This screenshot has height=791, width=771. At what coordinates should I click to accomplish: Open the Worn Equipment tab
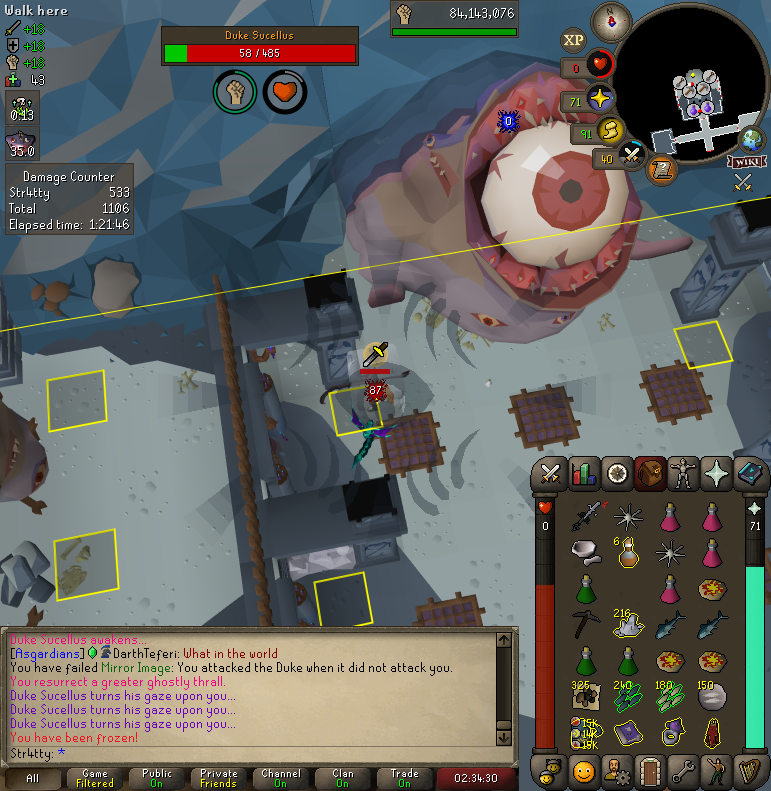click(684, 473)
